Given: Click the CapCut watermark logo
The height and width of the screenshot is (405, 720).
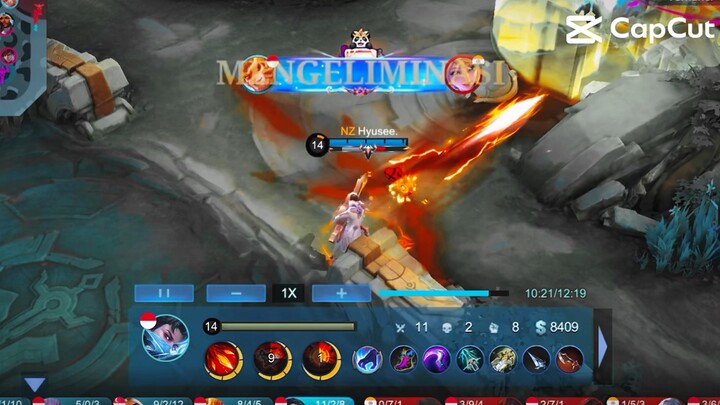Looking at the screenshot, I should [640, 28].
